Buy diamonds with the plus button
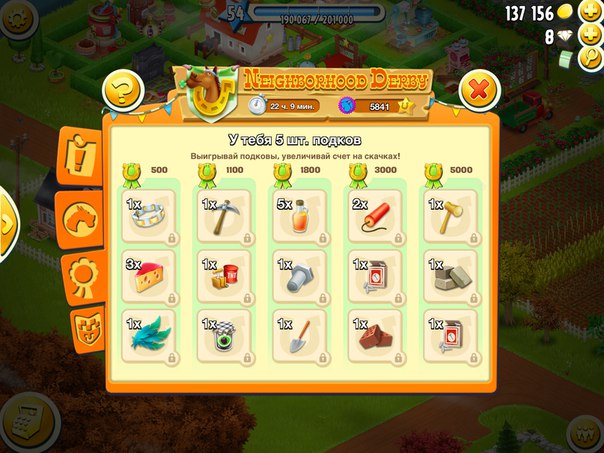Viewport: 604px width, 453px height. click(x=590, y=36)
